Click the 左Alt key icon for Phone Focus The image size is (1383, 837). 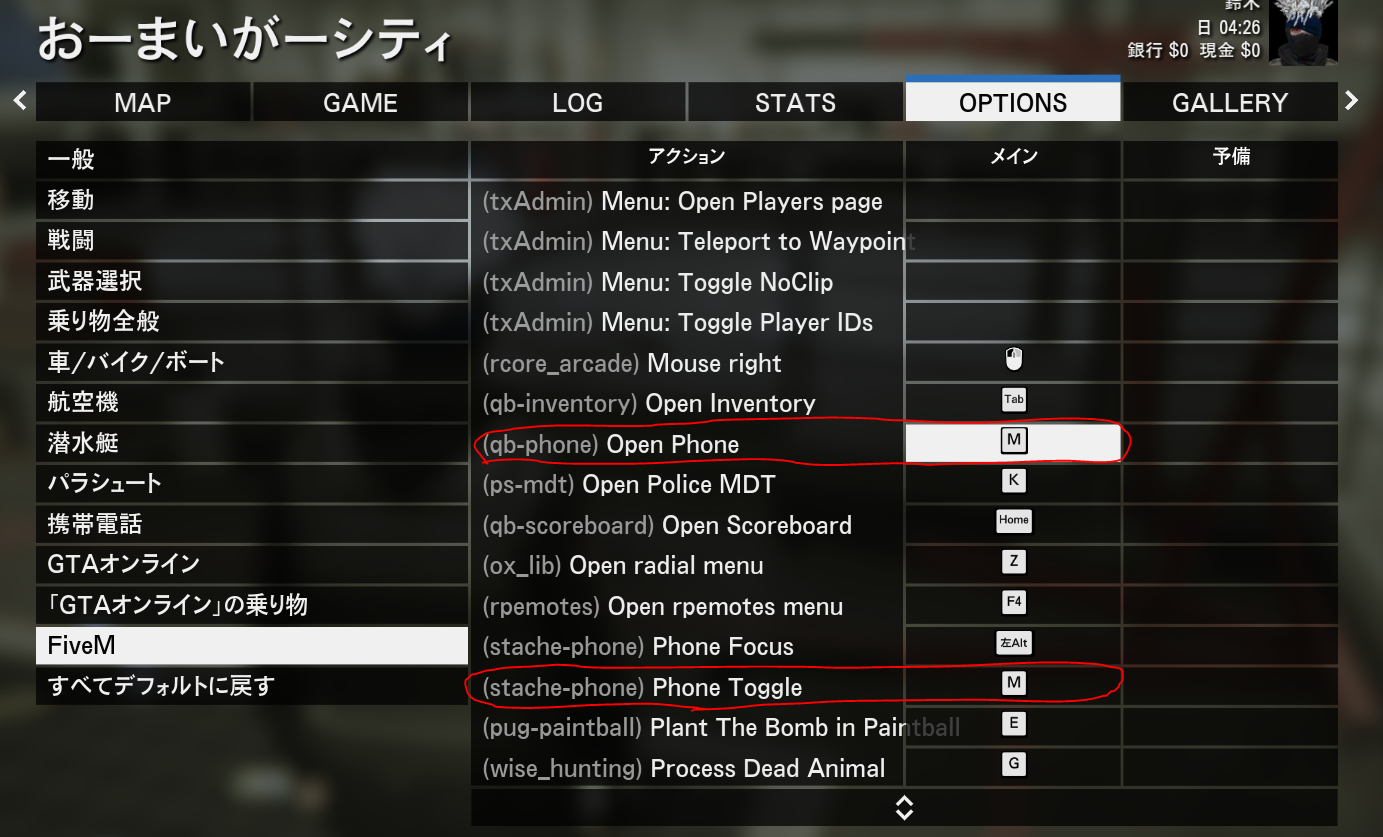pos(1013,643)
